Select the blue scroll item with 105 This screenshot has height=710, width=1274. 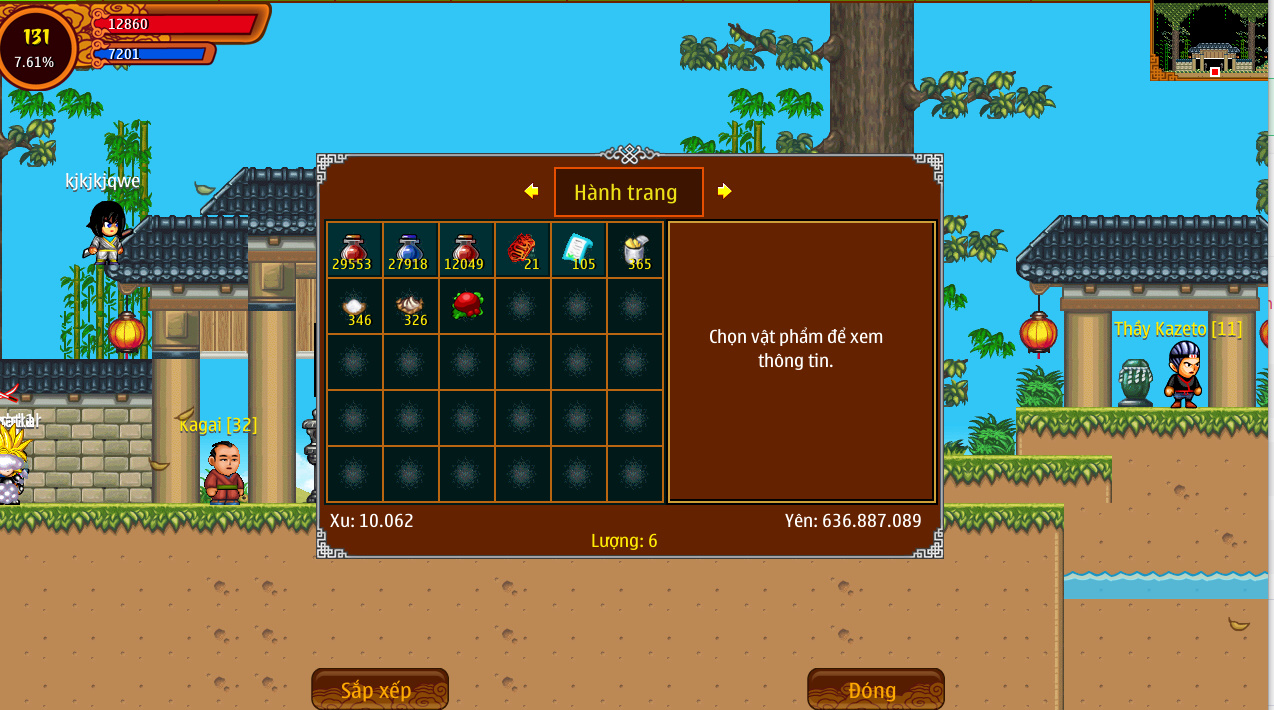tap(579, 250)
